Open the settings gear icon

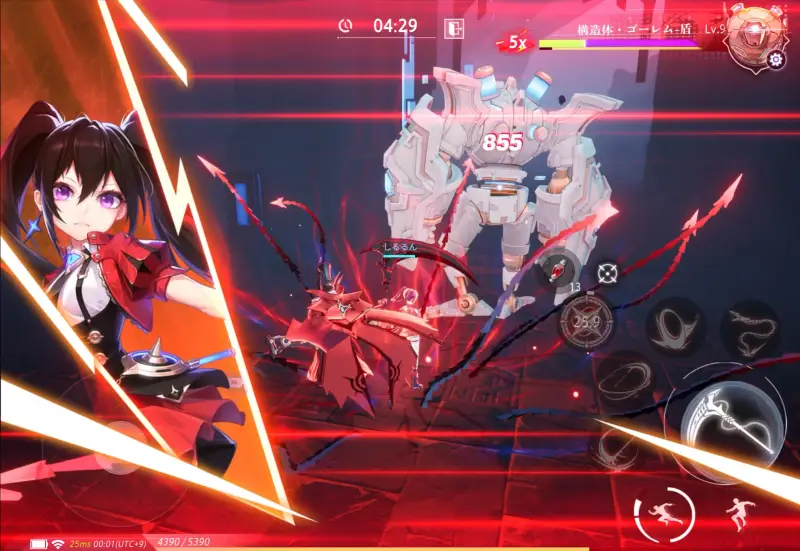tap(776, 59)
